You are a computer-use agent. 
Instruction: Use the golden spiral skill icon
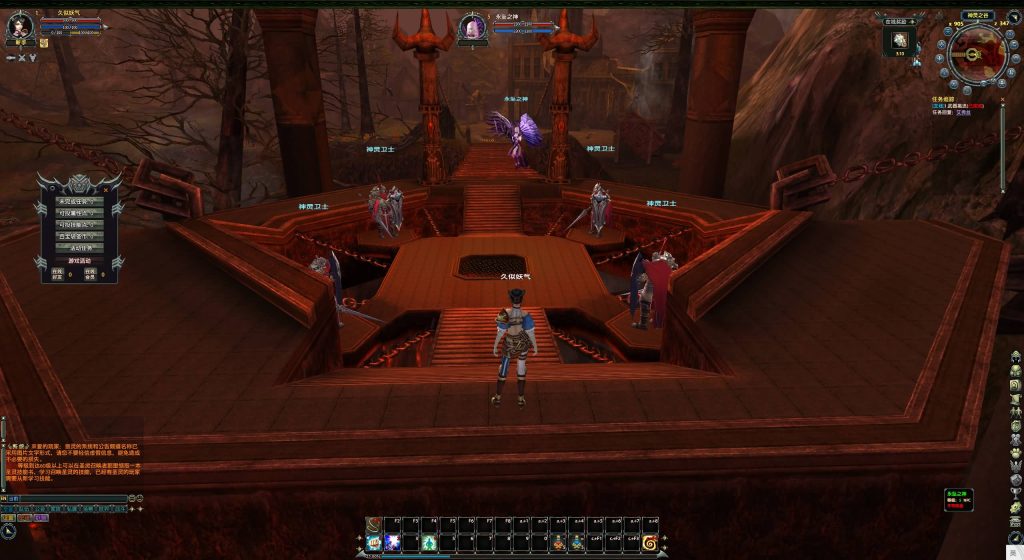point(649,542)
